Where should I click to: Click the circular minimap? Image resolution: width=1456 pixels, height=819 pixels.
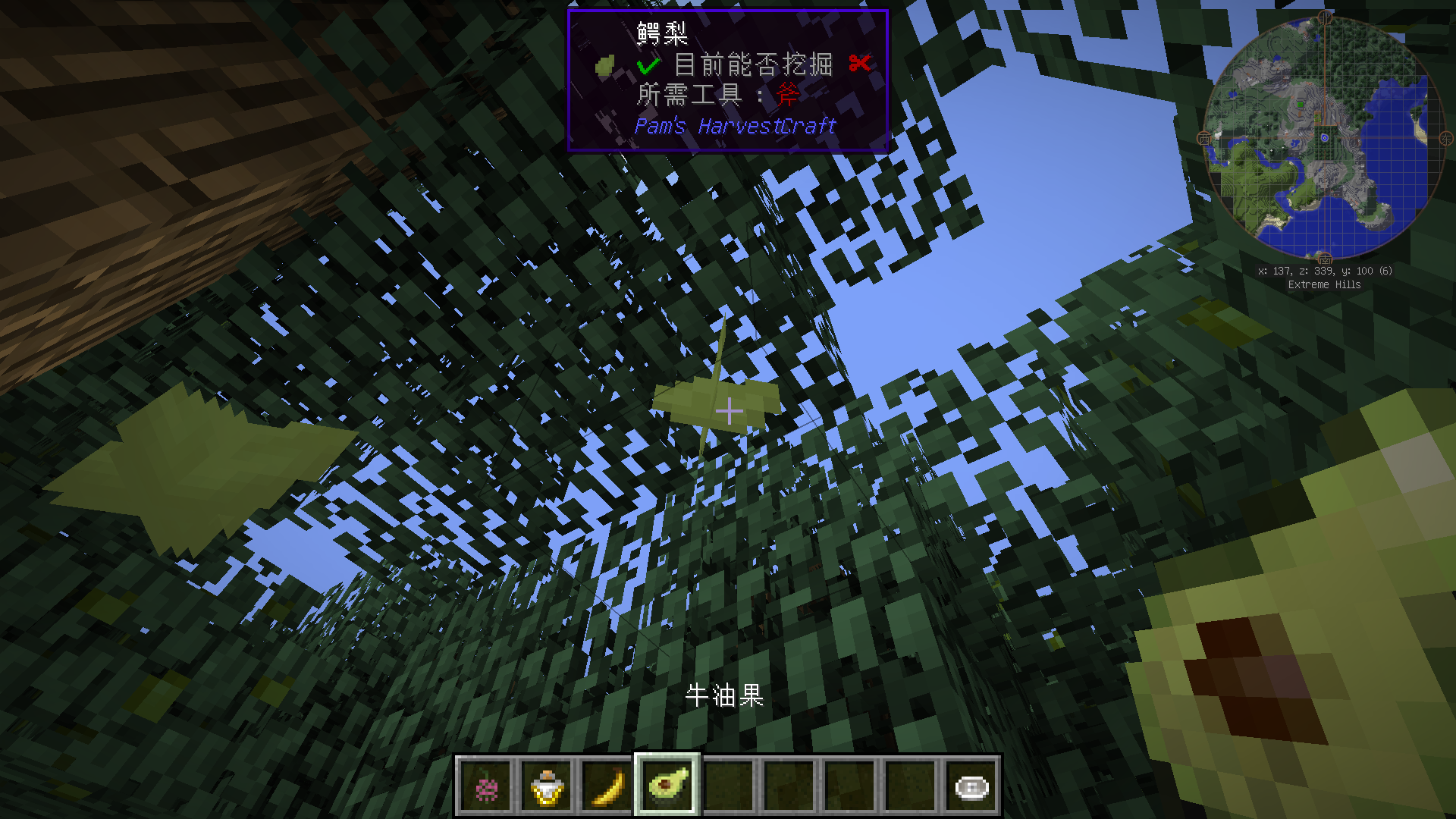[1324, 139]
